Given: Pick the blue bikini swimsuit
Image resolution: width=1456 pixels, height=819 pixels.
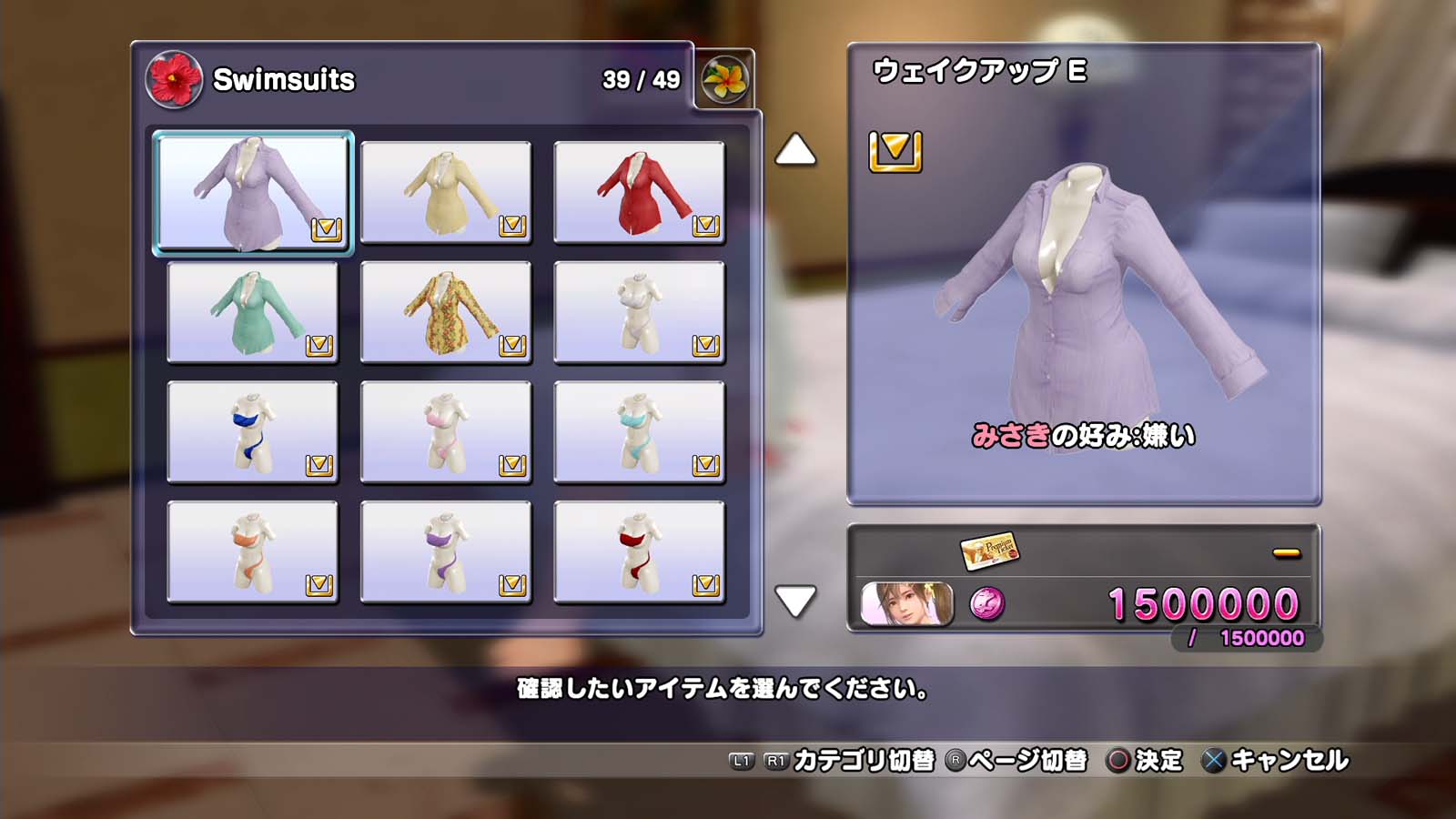Looking at the screenshot, I should point(252,432).
